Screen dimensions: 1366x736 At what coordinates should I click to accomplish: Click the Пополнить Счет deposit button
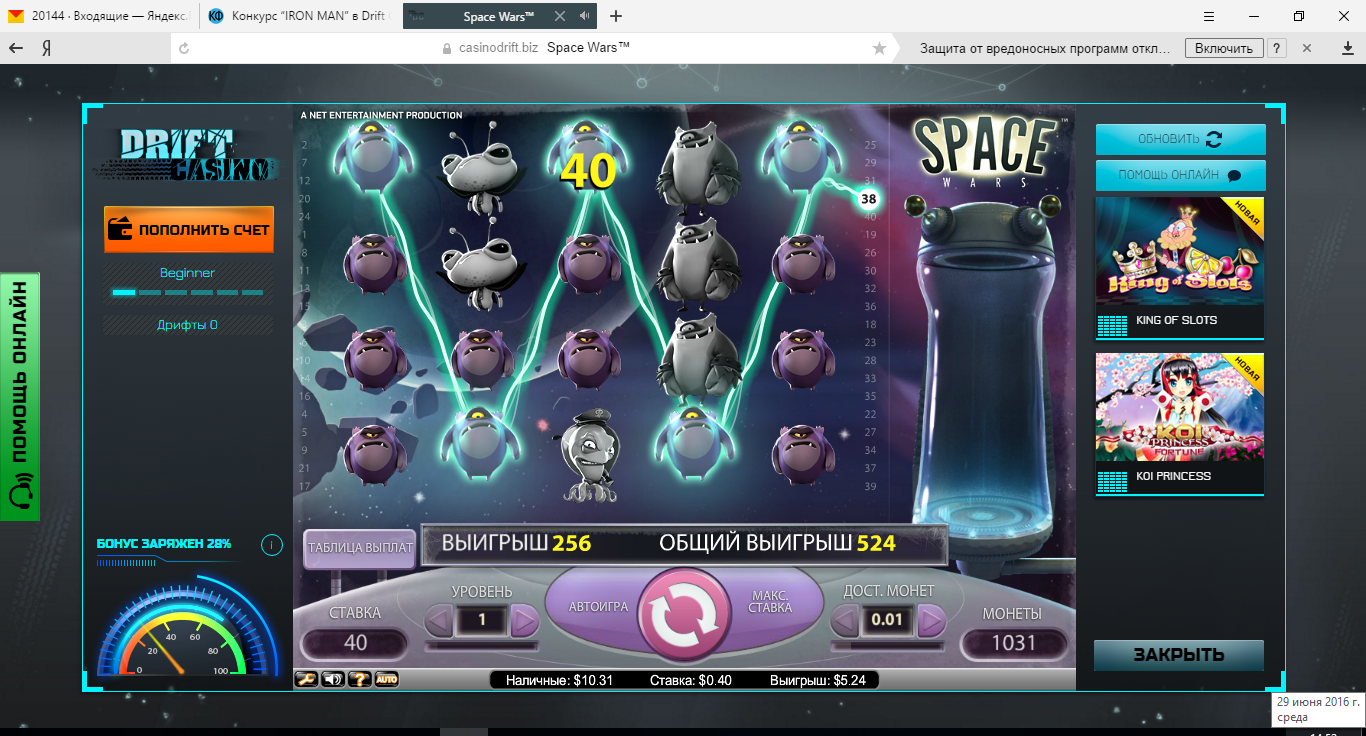(189, 229)
